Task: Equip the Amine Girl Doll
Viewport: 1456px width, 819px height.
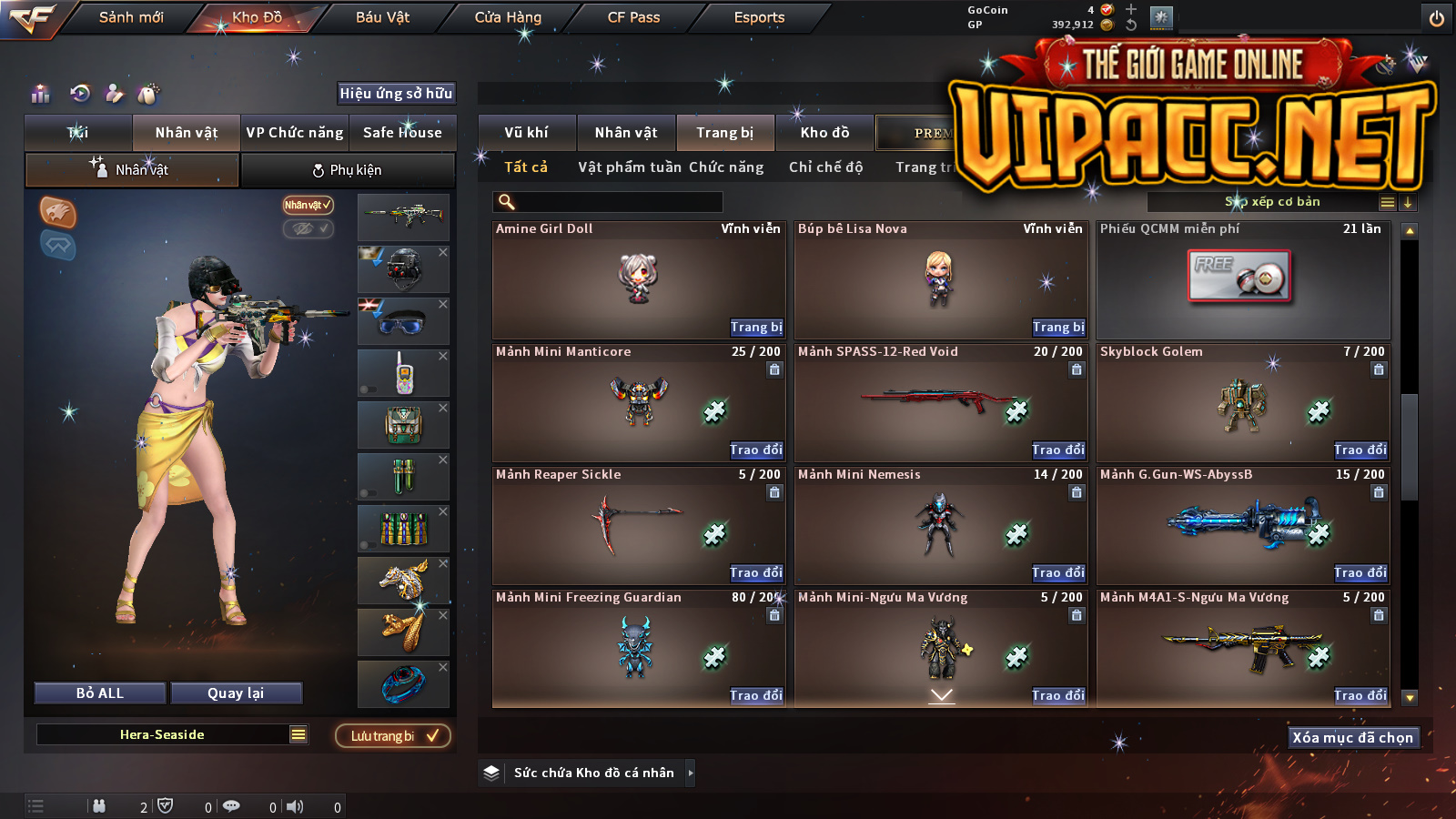Action: coord(755,328)
